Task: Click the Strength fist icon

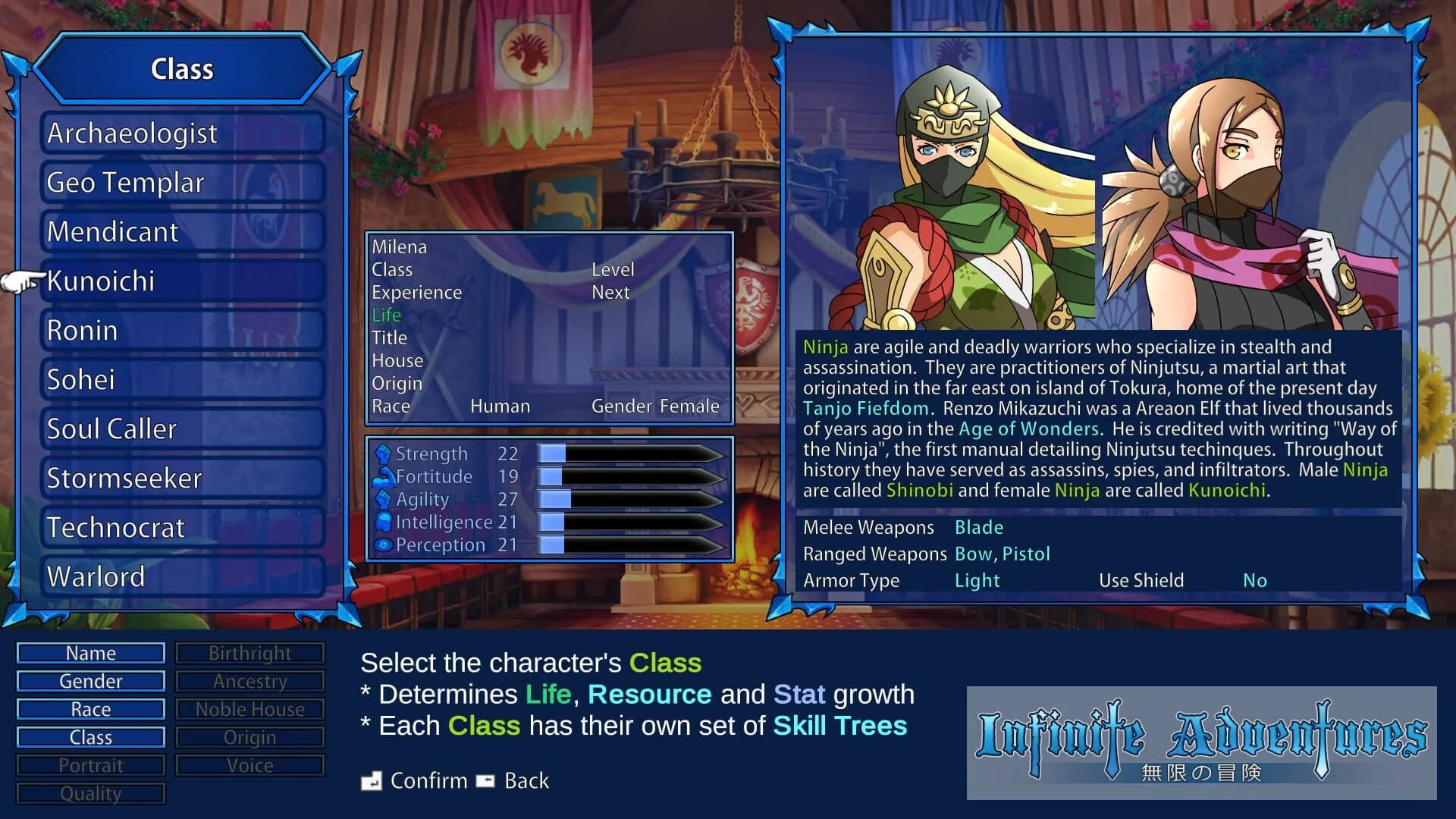Action: tap(384, 453)
